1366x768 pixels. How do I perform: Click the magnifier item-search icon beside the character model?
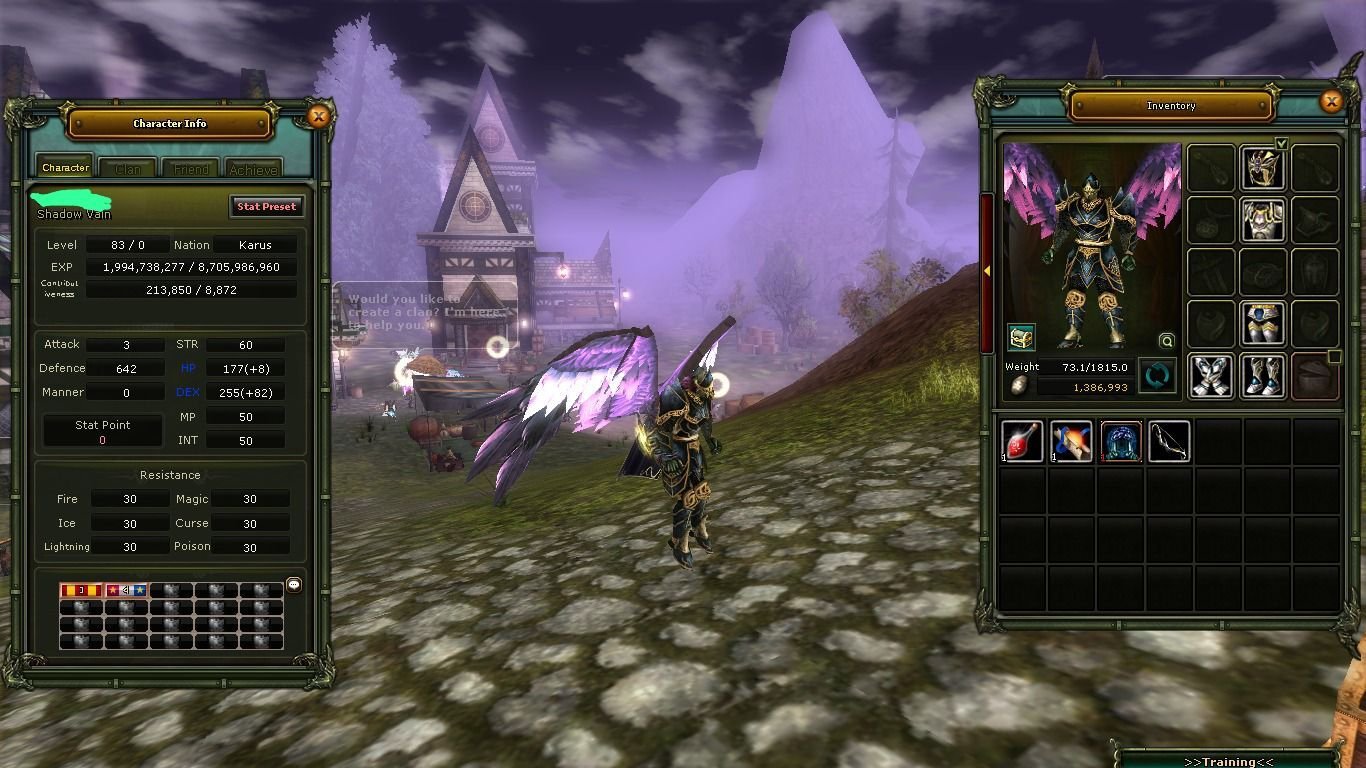point(1166,340)
